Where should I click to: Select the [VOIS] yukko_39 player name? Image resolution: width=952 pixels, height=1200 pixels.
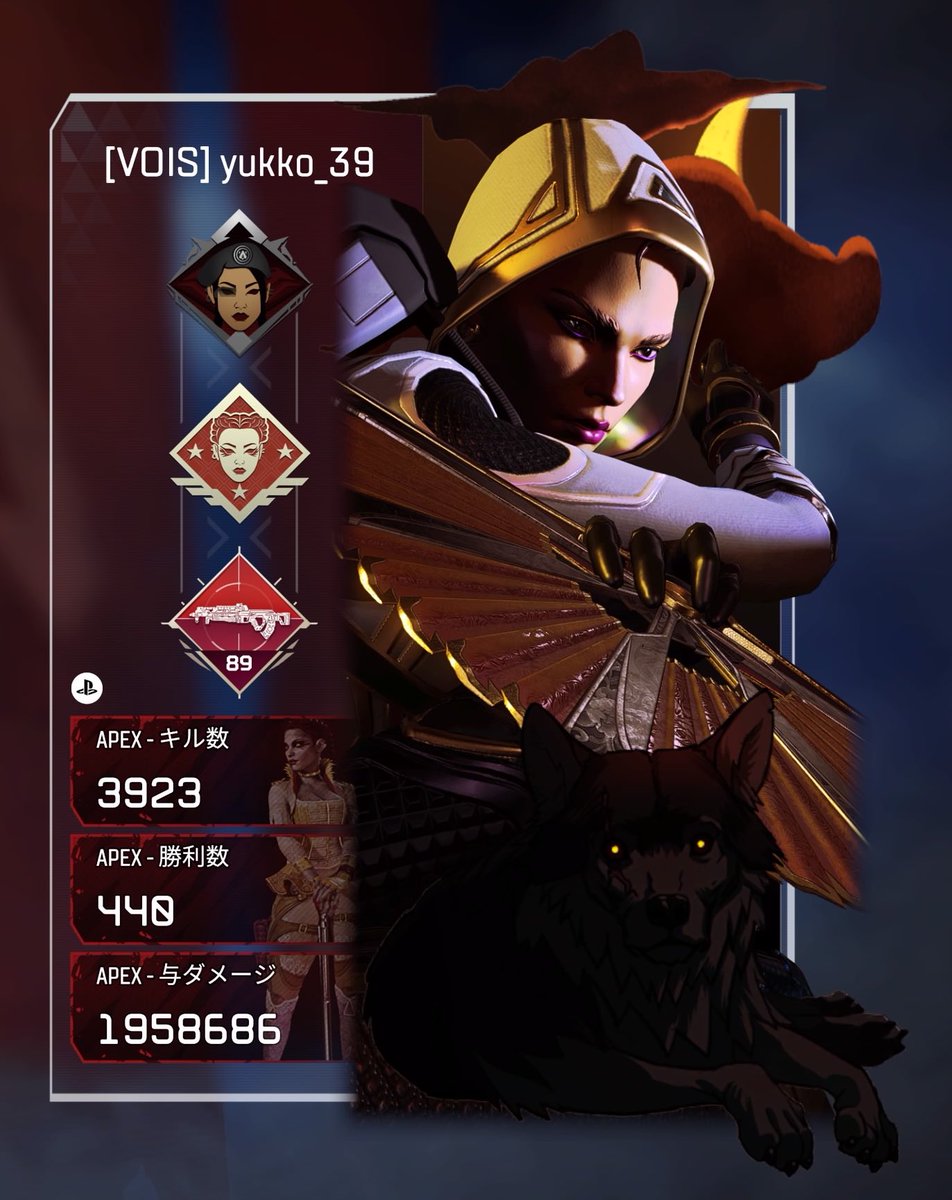point(239,165)
